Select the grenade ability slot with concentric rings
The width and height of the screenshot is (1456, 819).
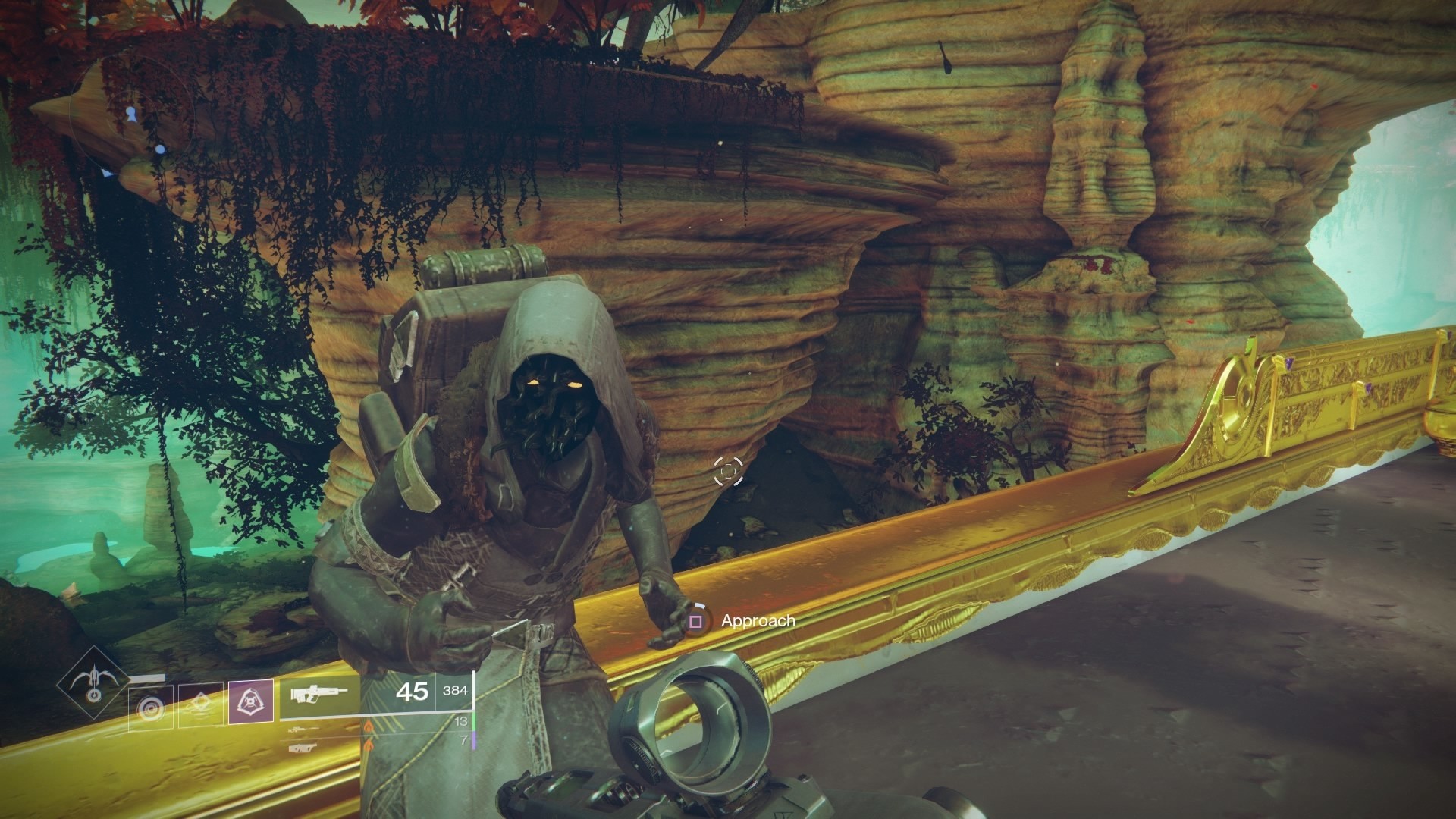click(151, 707)
